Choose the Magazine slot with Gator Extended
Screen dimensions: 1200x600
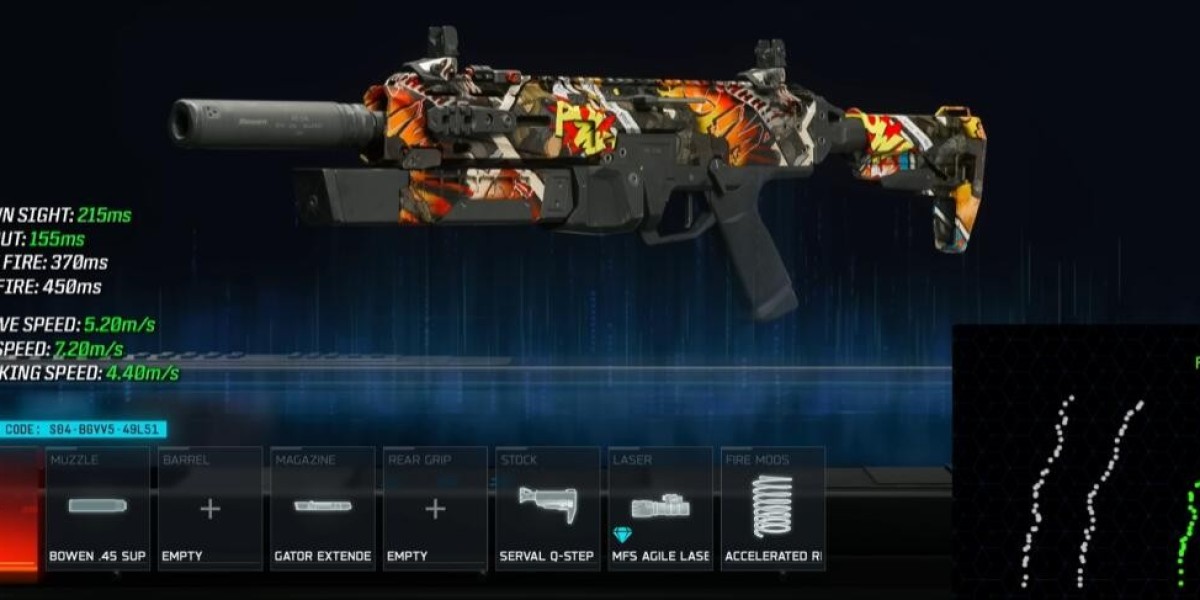(323, 509)
